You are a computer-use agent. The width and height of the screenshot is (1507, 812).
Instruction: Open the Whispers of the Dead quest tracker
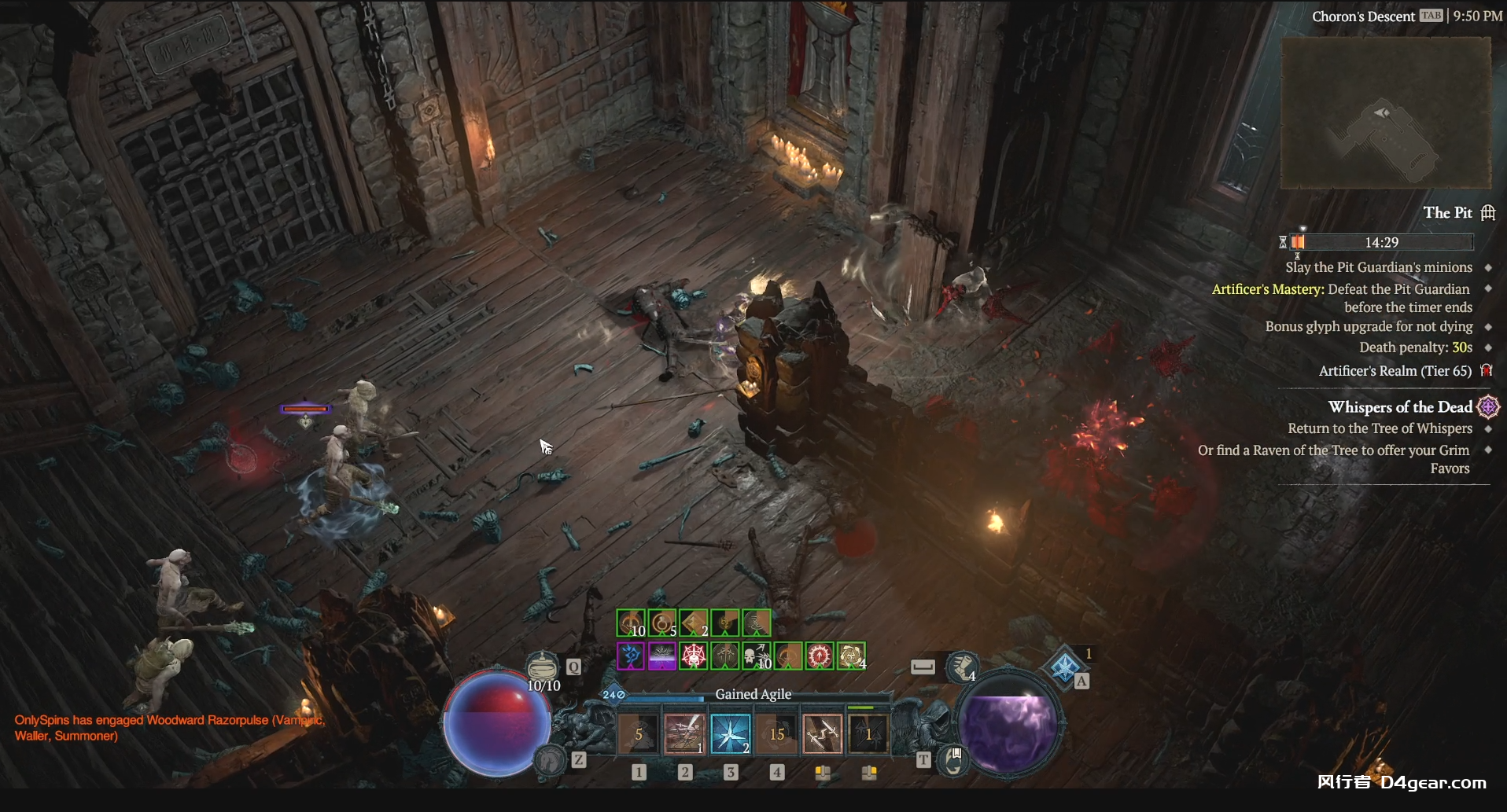pyautogui.click(x=1400, y=407)
